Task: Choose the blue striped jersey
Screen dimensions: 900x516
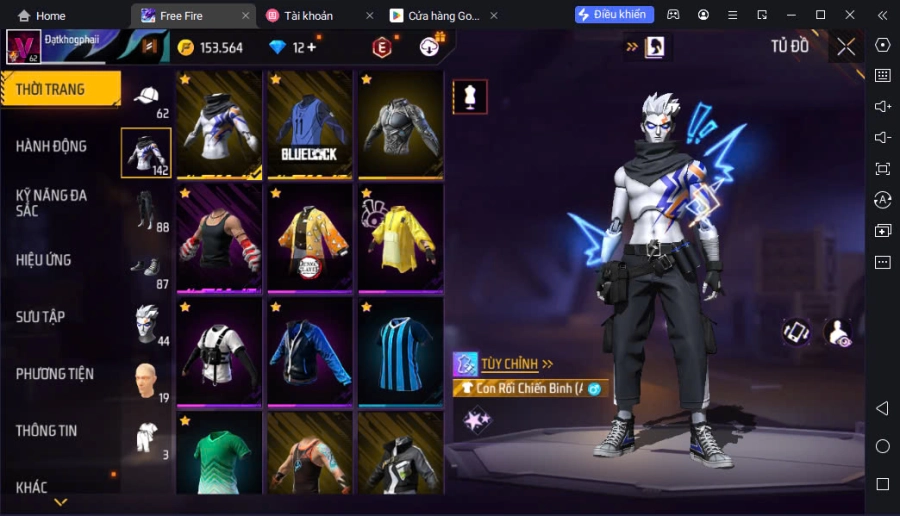Action: [x=401, y=350]
